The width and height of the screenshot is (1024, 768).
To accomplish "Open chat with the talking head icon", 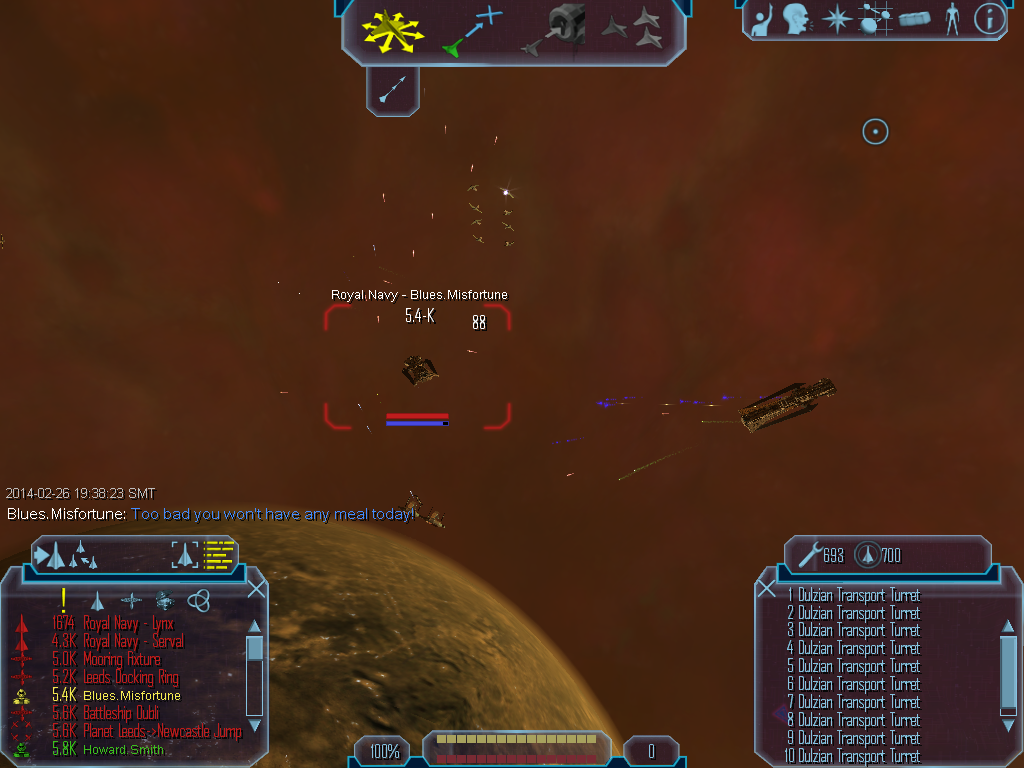I will click(796, 18).
